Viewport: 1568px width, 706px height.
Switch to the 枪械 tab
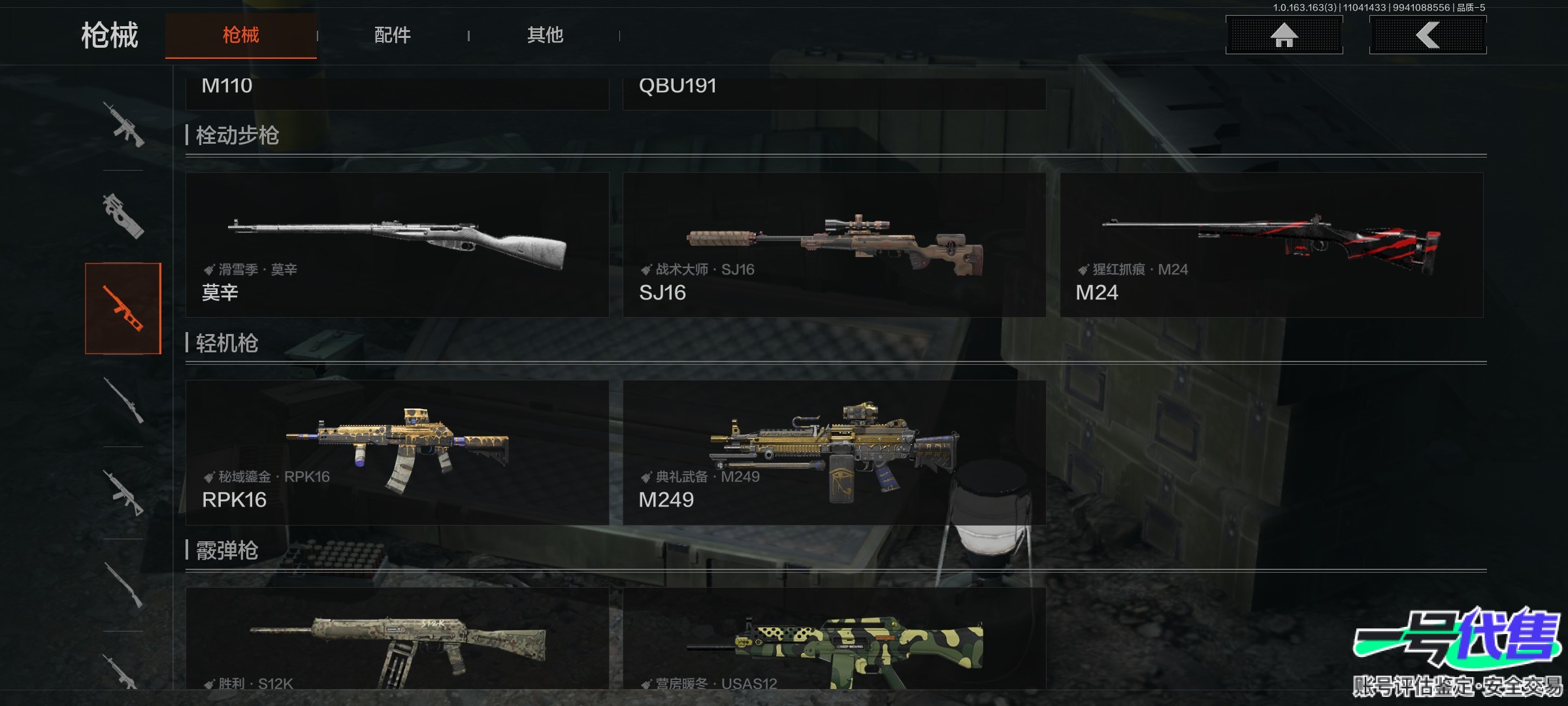[240, 35]
